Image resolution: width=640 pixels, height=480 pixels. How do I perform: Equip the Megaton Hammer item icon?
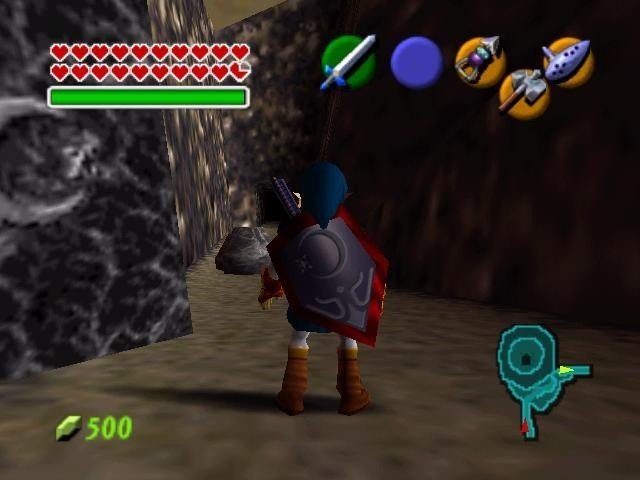523,93
